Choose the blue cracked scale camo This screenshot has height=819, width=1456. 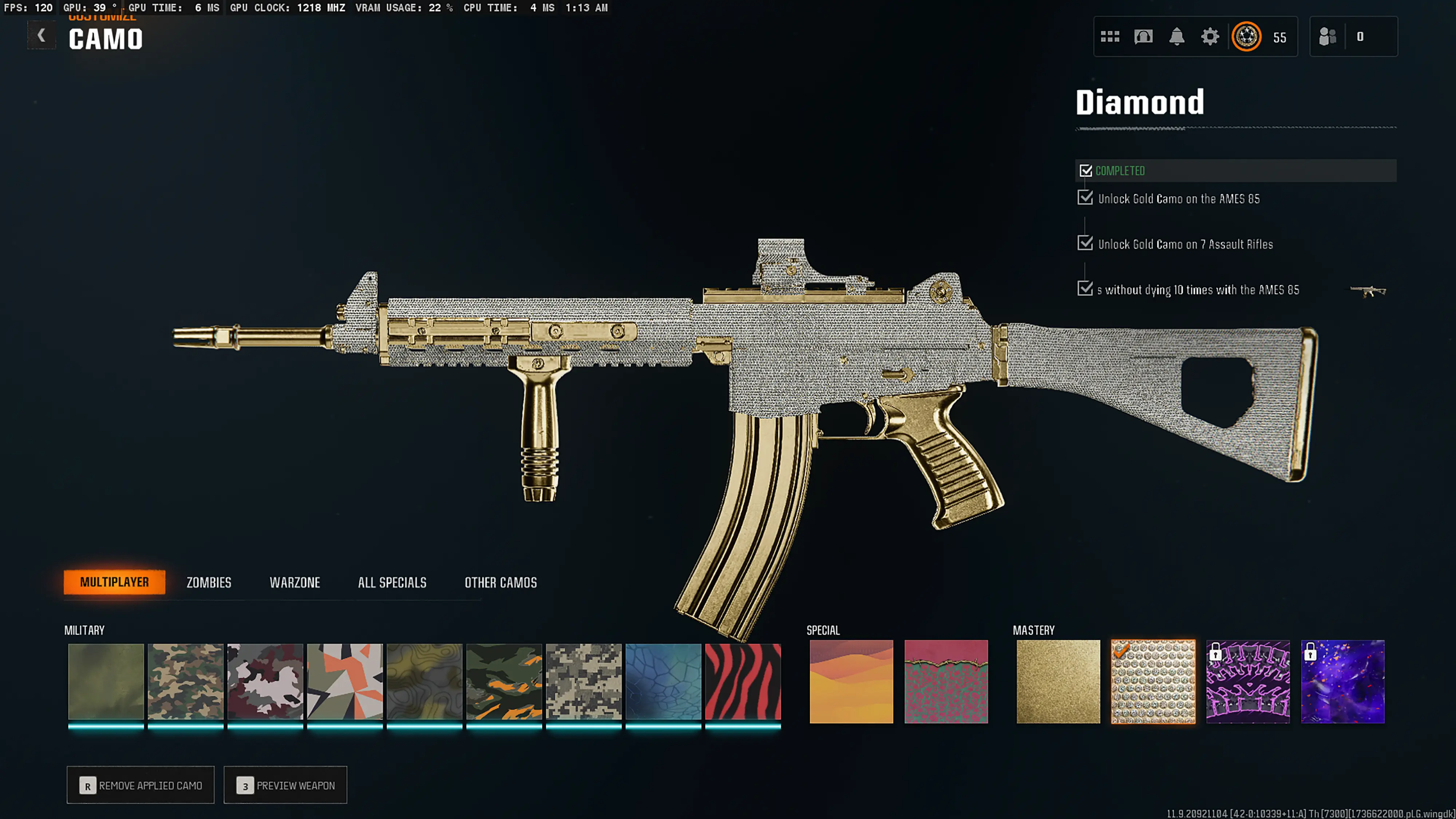click(663, 681)
